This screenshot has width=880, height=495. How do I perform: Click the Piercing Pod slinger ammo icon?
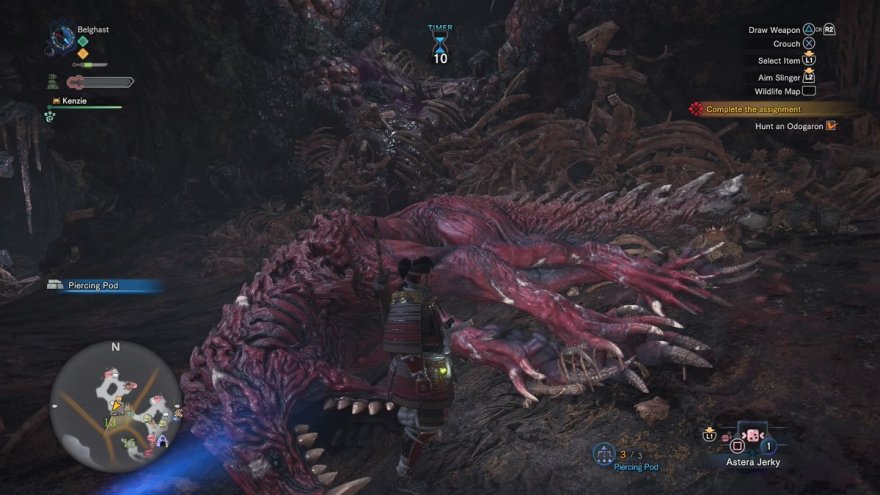604,454
